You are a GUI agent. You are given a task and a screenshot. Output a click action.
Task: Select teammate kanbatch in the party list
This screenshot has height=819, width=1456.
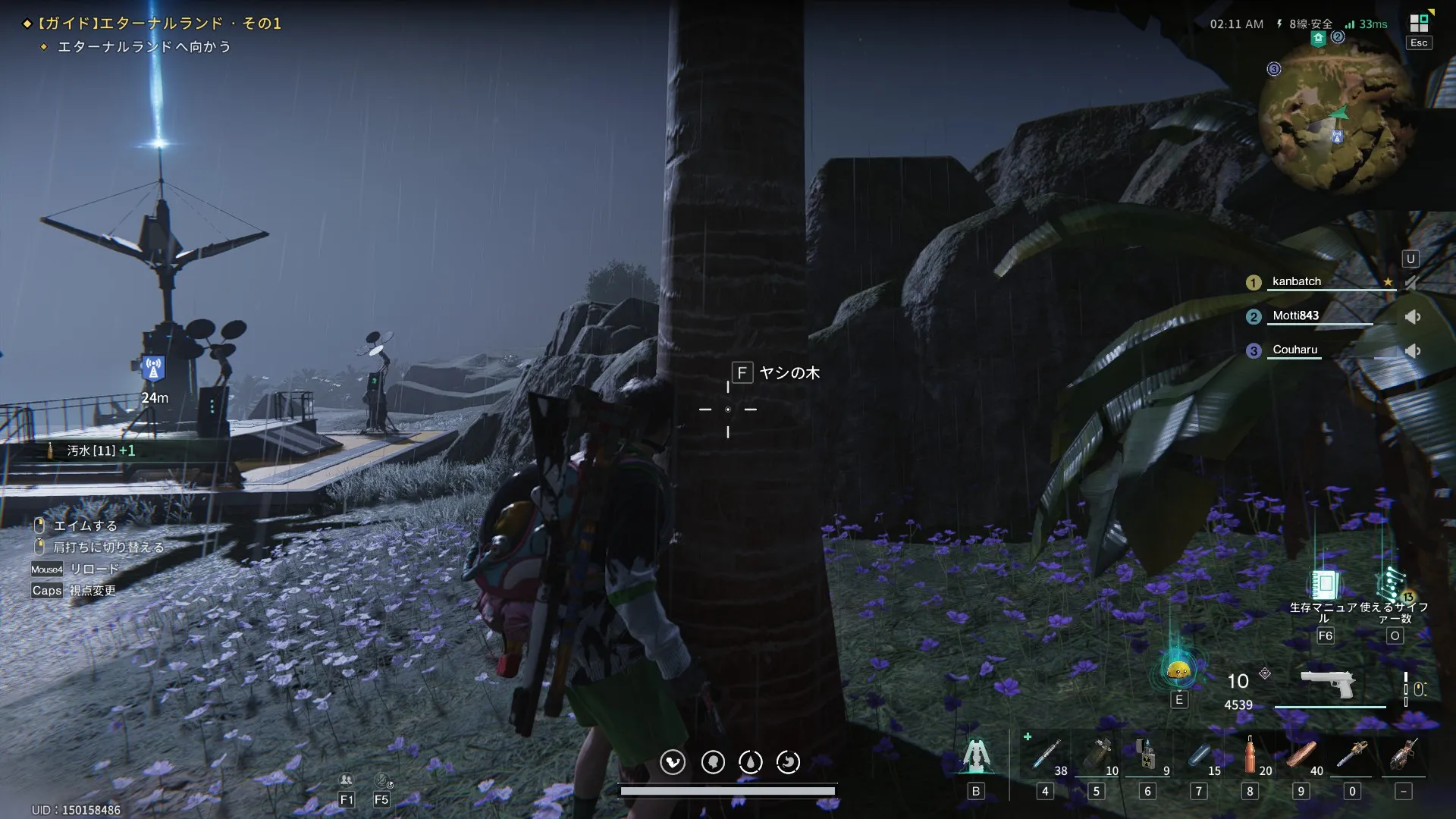1297,281
